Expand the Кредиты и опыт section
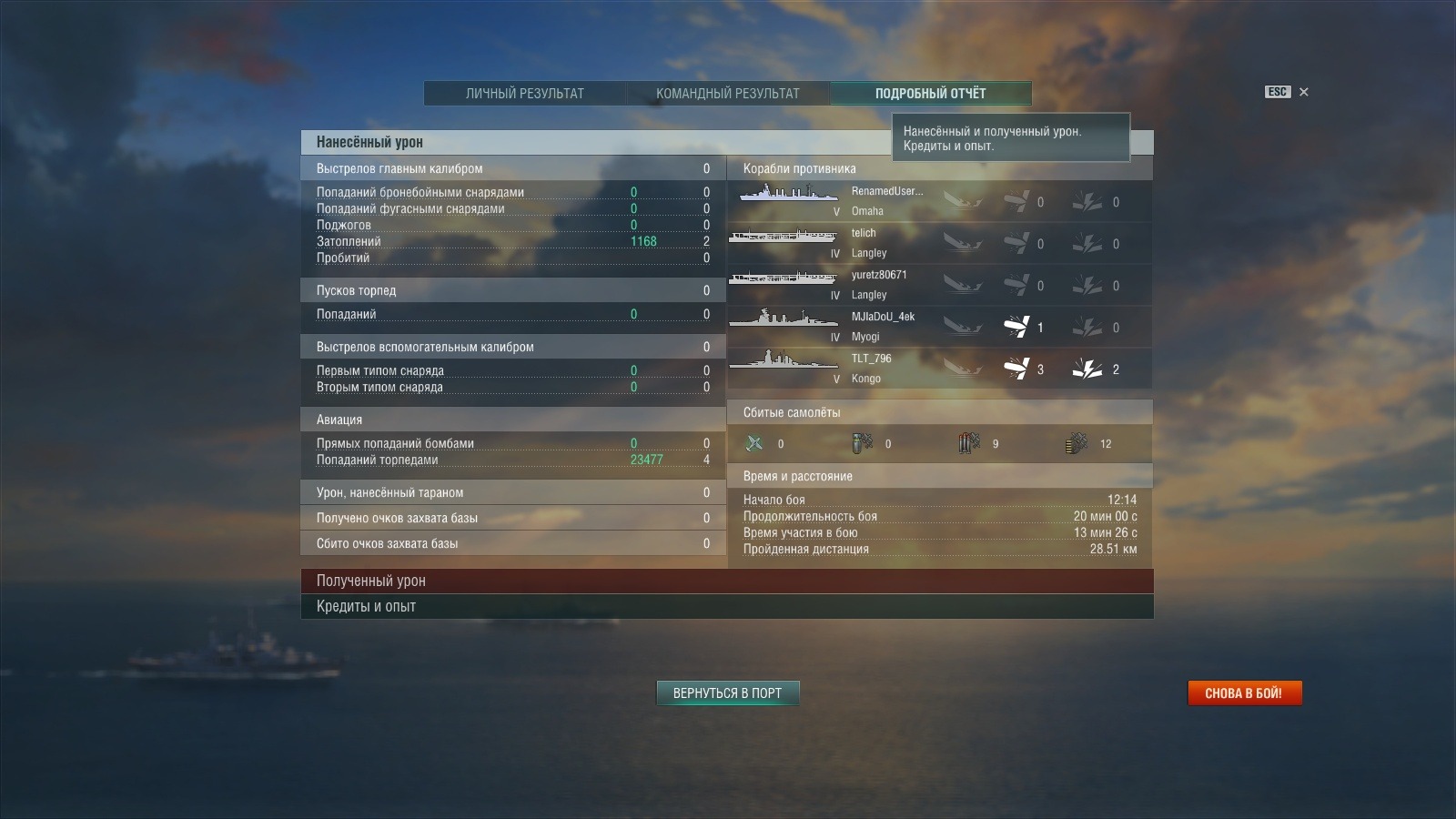 tap(726, 606)
